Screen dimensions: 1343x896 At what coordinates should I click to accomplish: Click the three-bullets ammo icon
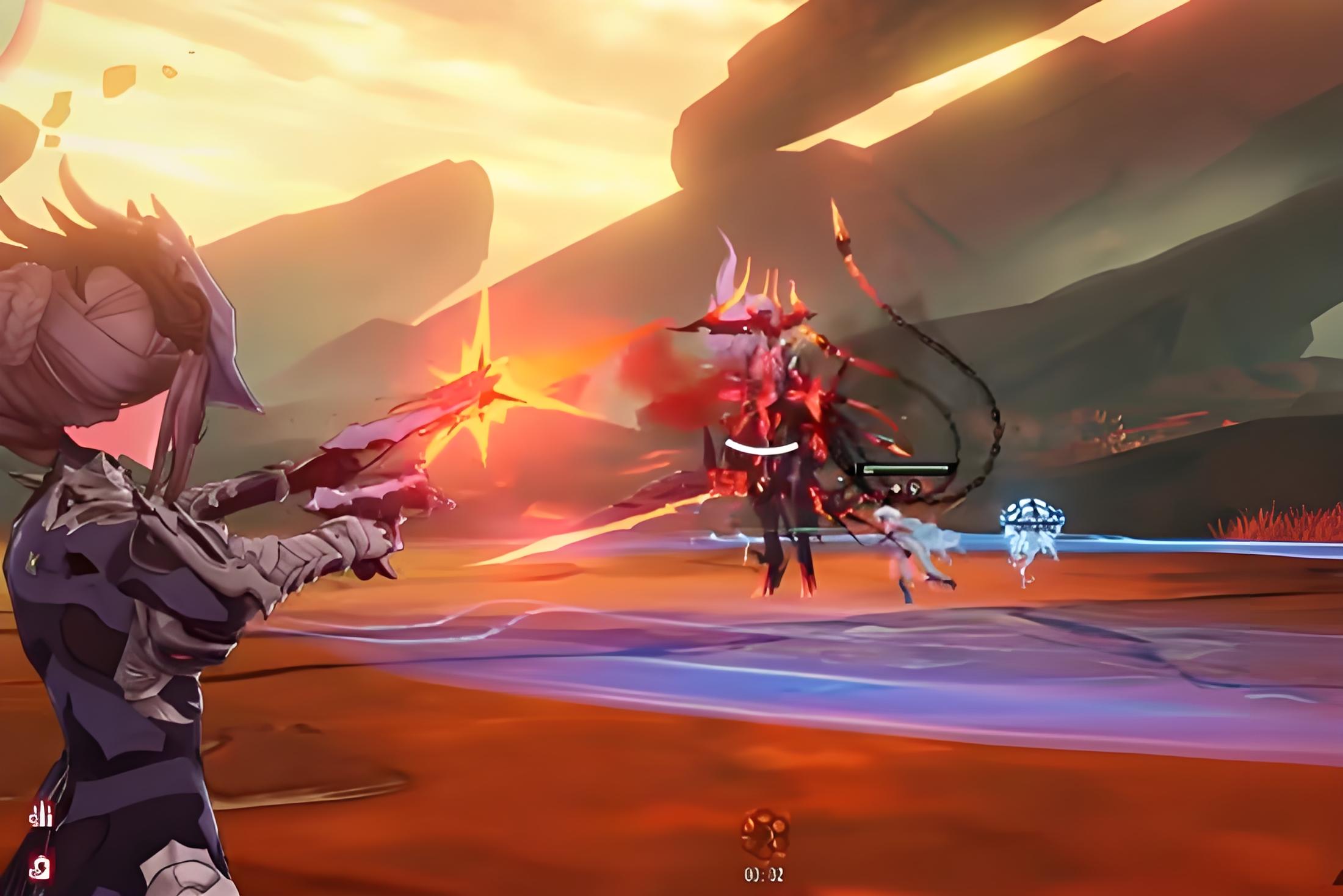pyautogui.click(x=42, y=814)
